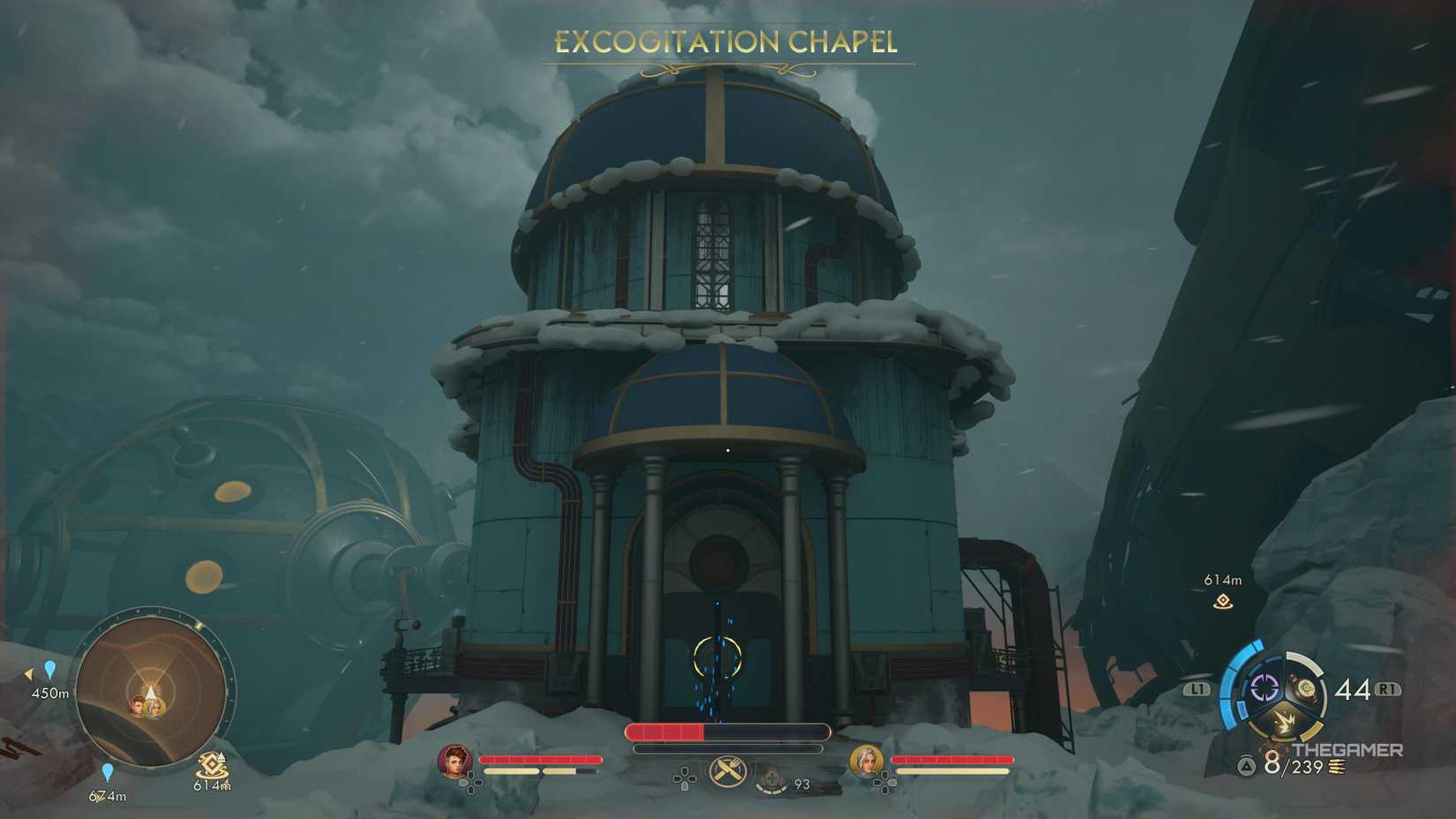This screenshot has width=1456, height=819.
Task: Click the L1 button prompt on the weapon wheel
Action: coord(1197,688)
